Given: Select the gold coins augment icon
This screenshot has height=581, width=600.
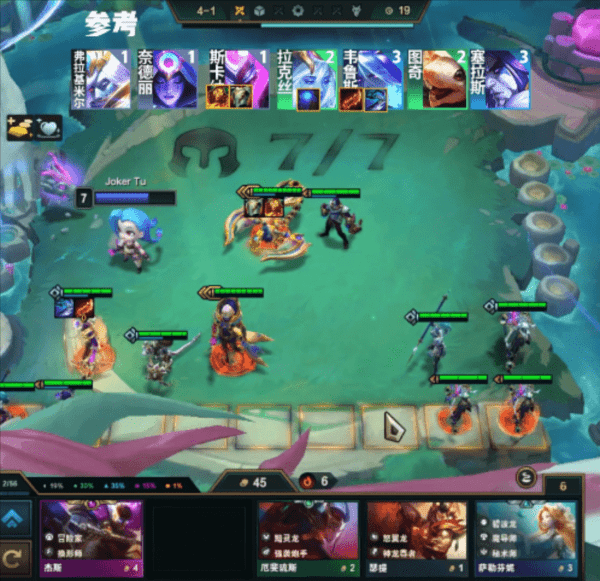Looking at the screenshot, I should coord(18,127).
